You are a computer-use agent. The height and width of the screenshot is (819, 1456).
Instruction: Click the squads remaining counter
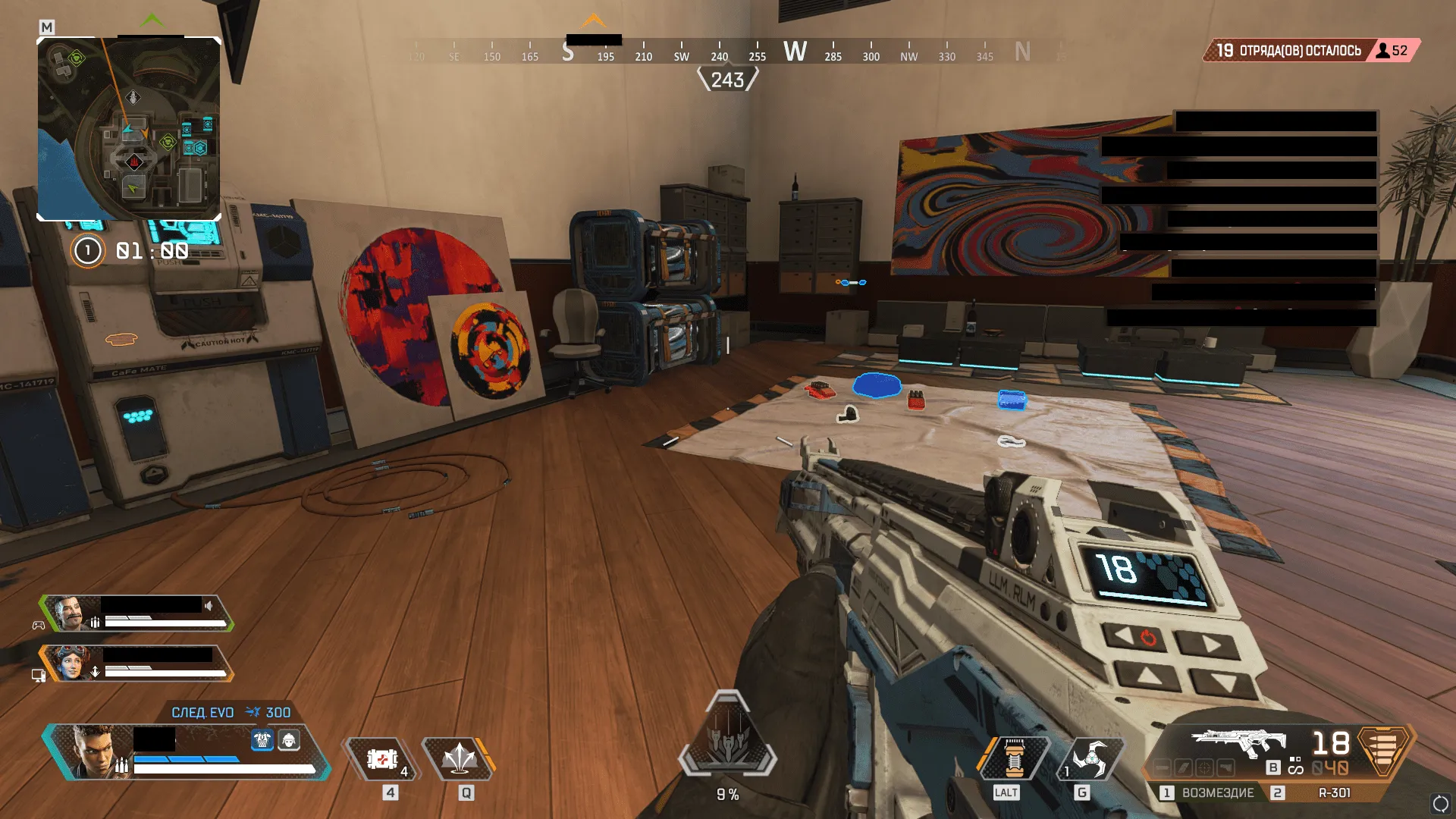click(x=1288, y=51)
